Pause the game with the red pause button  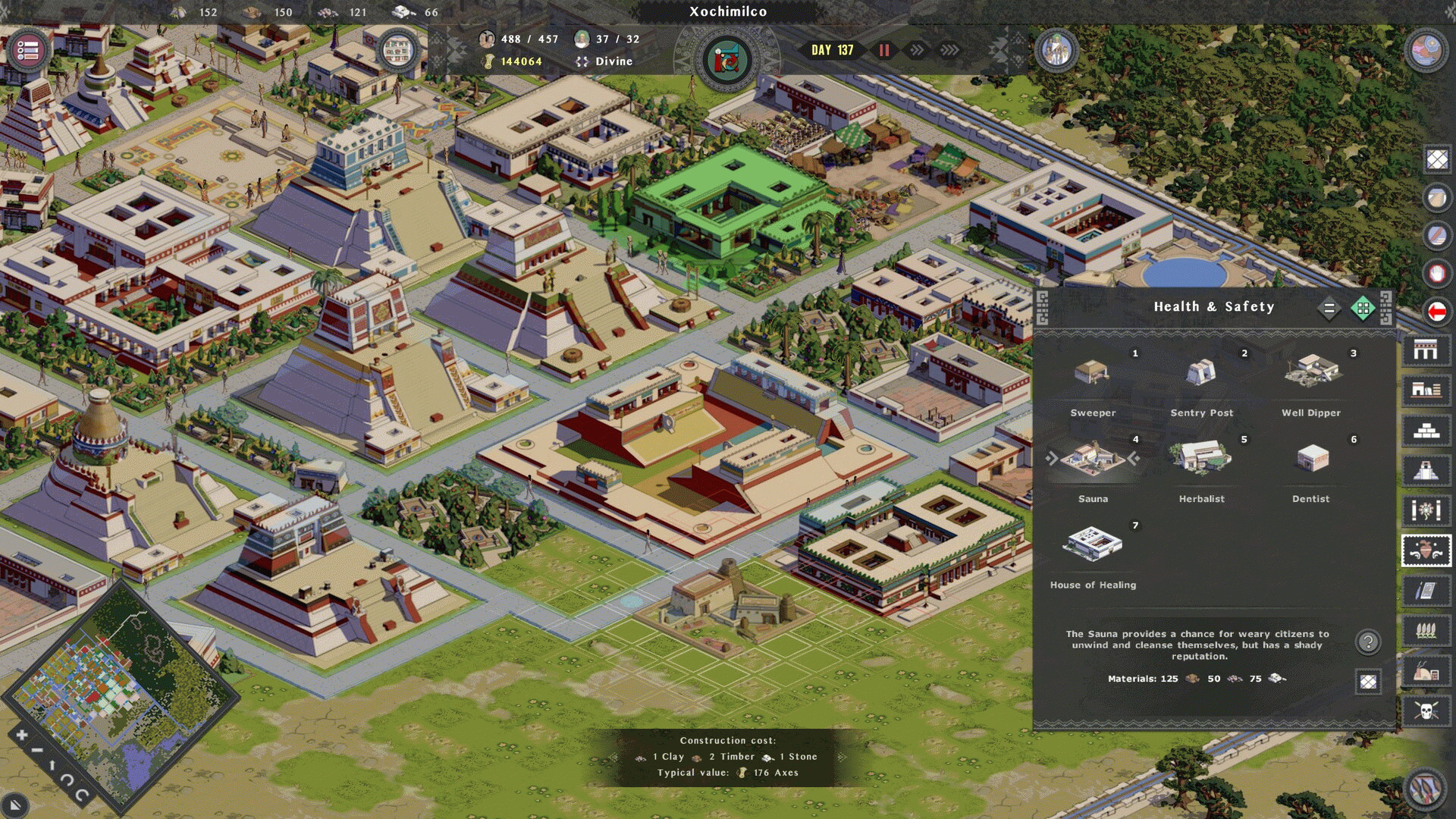[884, 50]
